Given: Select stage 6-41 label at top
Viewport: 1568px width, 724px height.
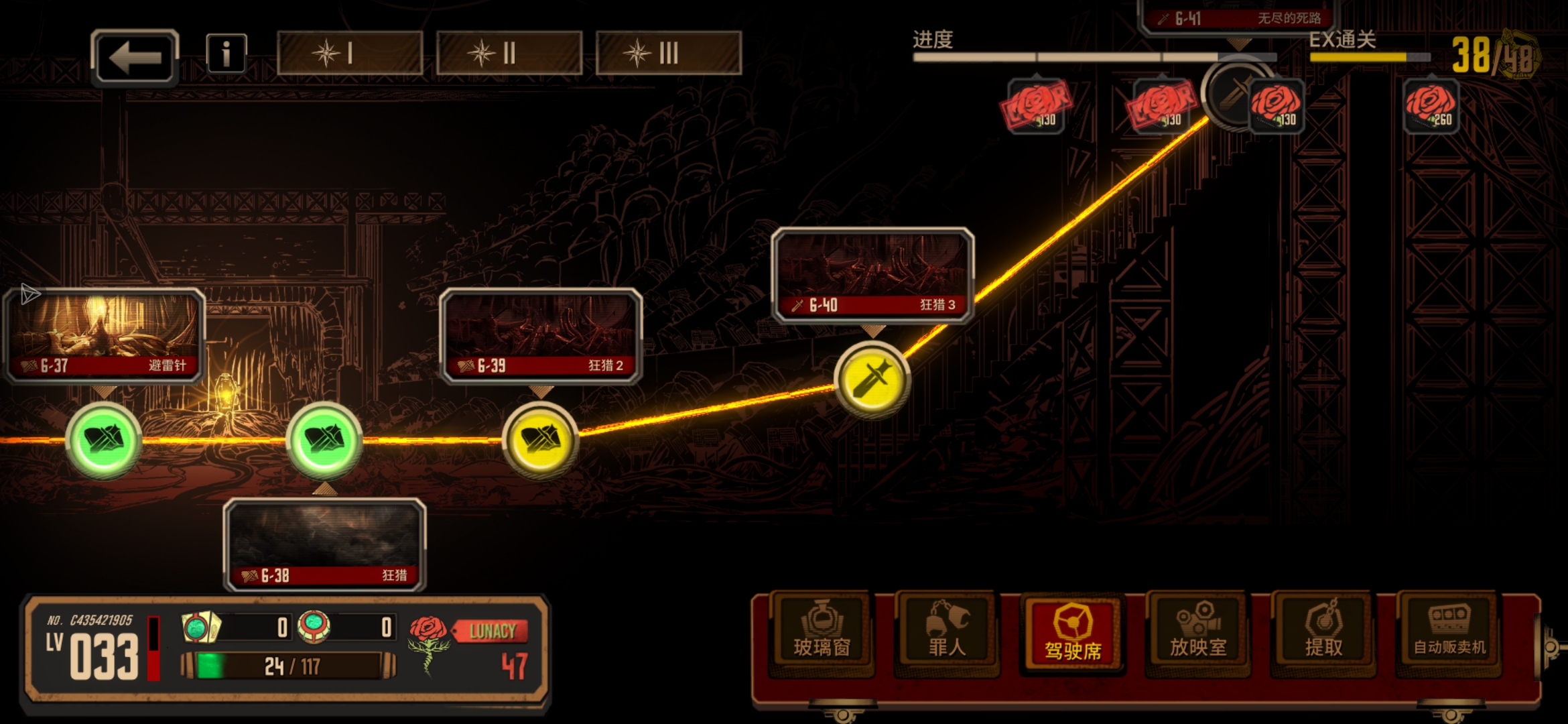Looking at the screenshot, I should tap(1237, 17).
